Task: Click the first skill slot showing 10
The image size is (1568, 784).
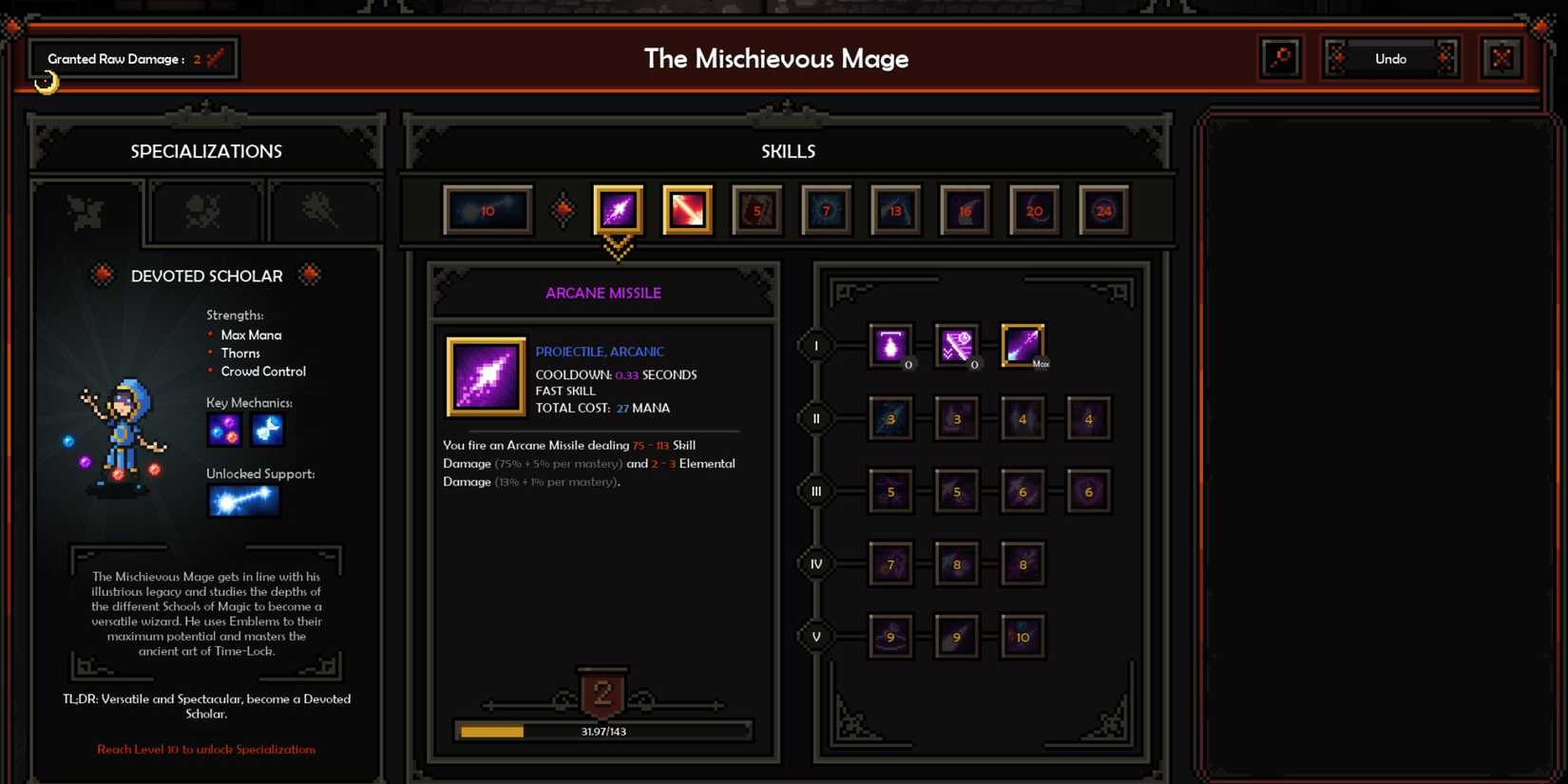Action: (488, 210)
